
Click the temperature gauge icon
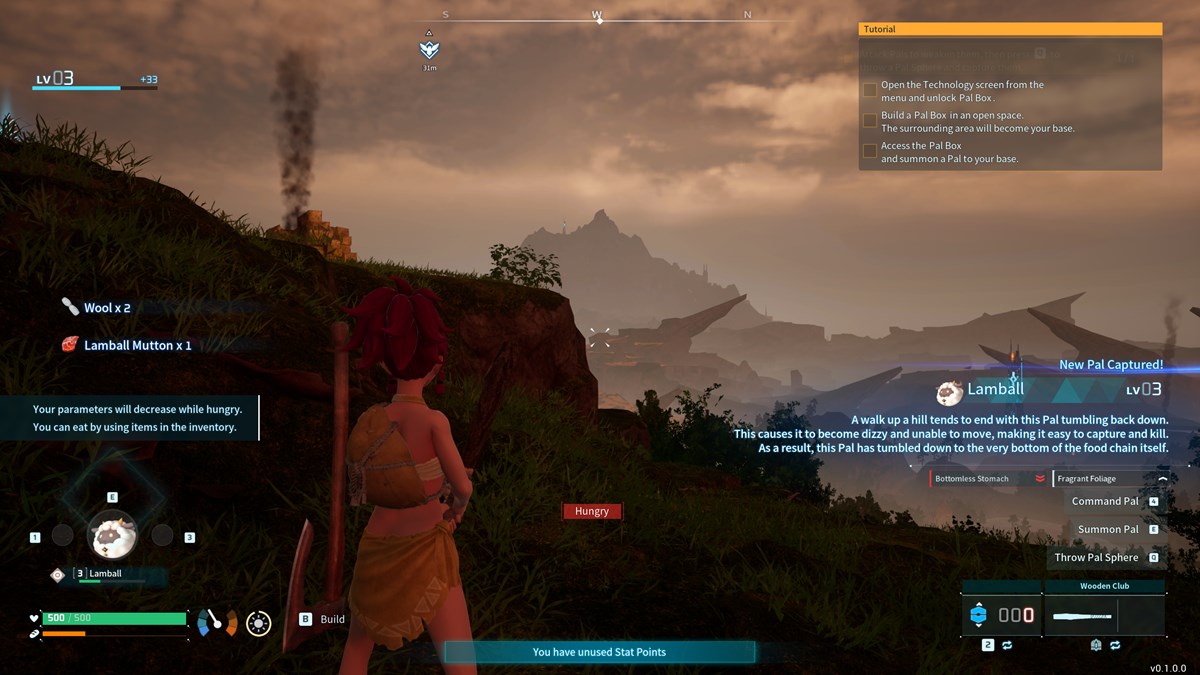pyautogui.click(x=217, y=623)
